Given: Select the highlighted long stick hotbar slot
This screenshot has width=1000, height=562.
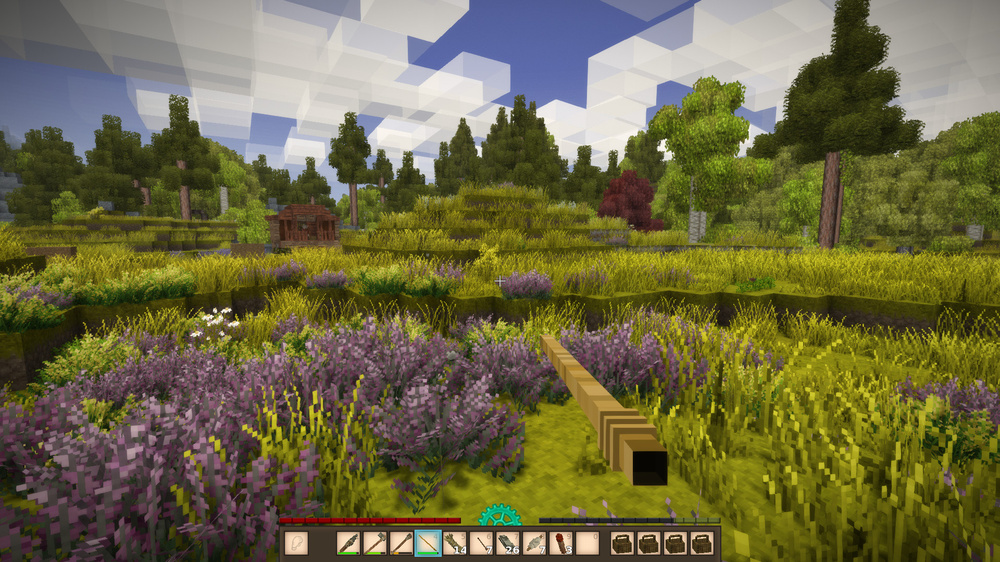Looking at the screenshot, I should pyautogui.click(x=428, y=543).
